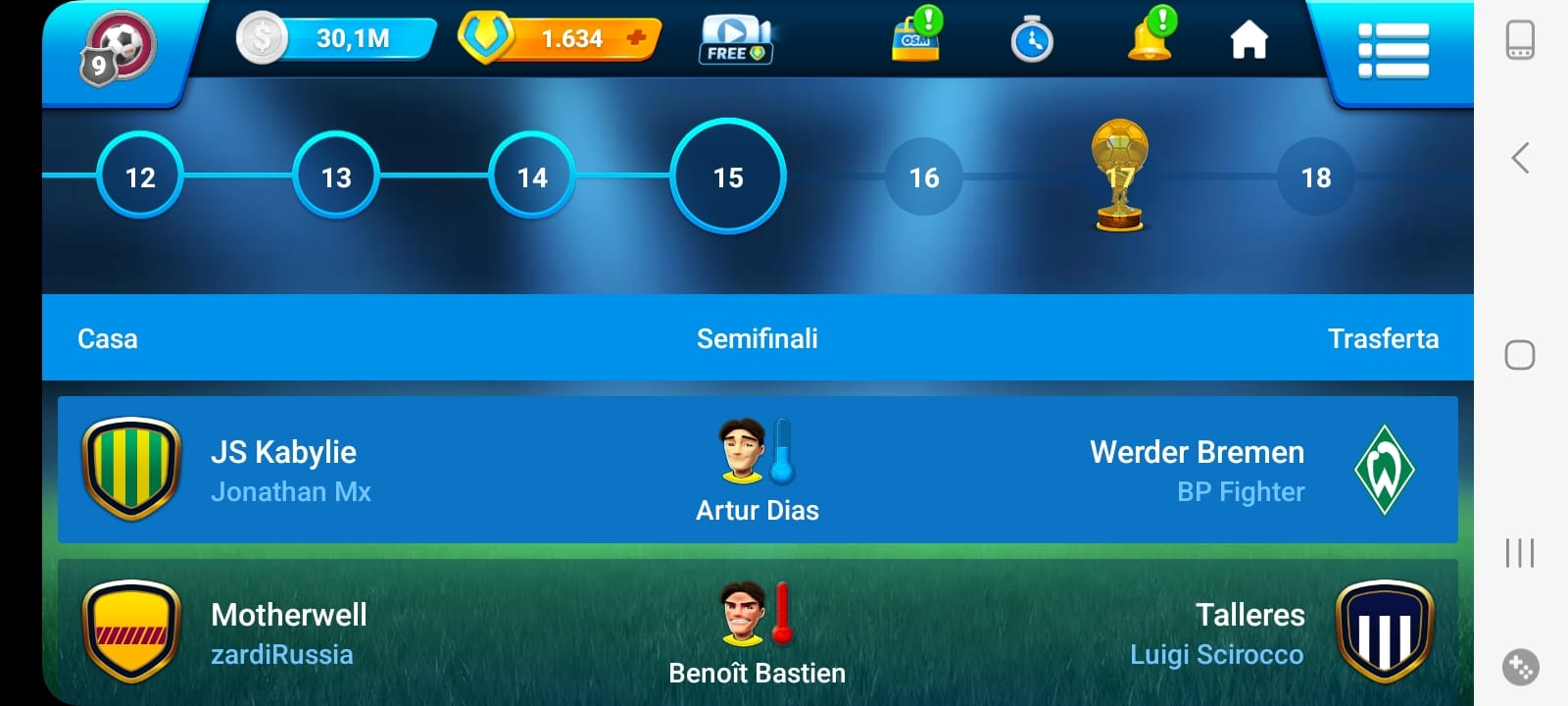Open the hamburger list menu

click(1393, 49)
